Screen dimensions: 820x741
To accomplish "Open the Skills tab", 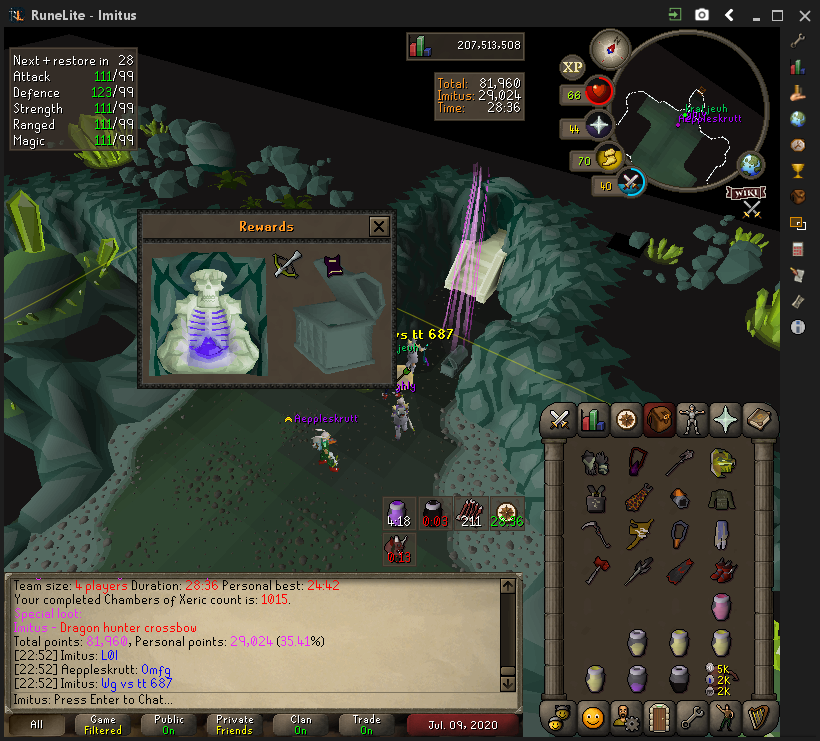I will coord(593,420).
